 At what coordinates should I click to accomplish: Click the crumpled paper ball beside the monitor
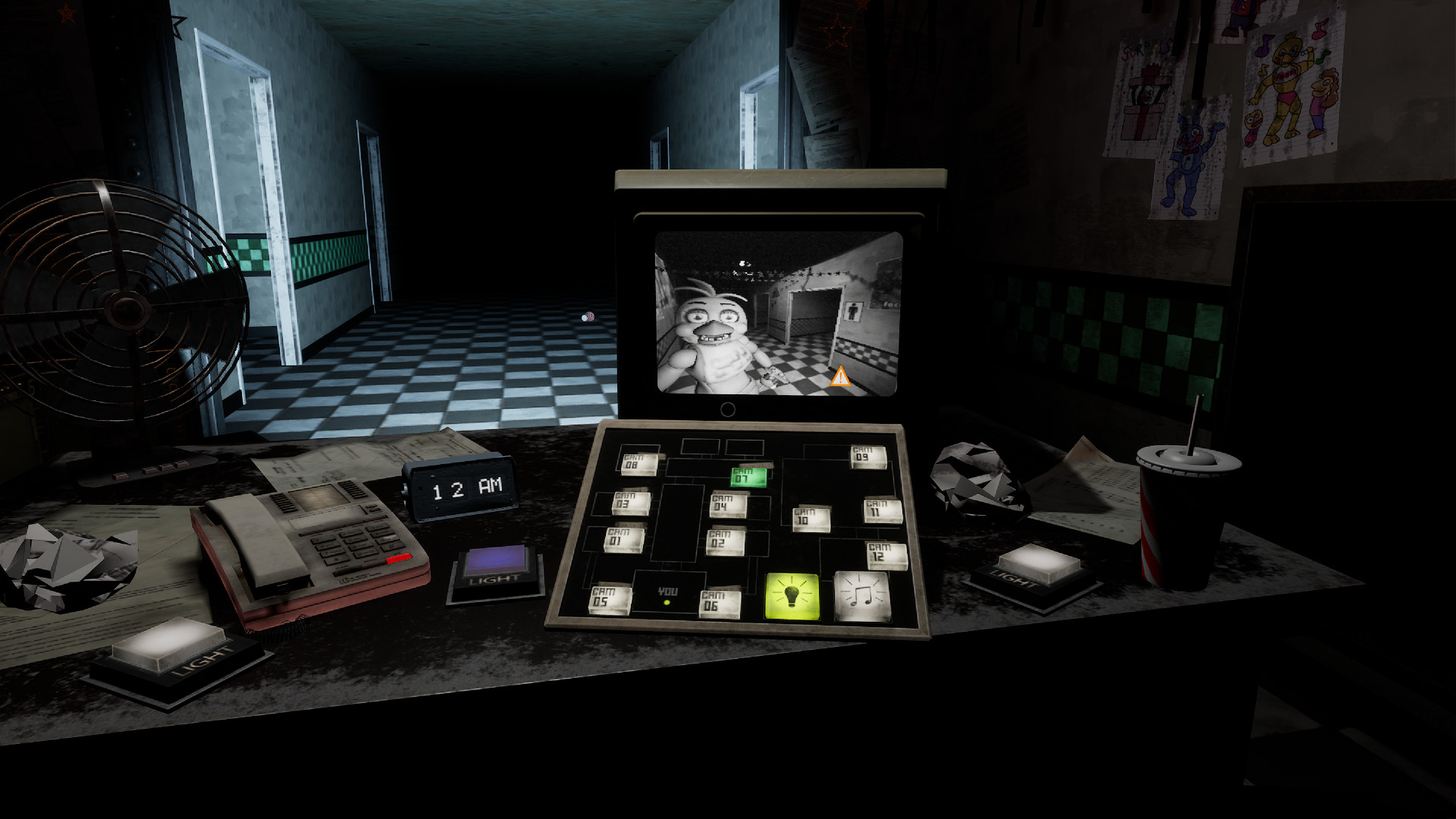[973, 474]
